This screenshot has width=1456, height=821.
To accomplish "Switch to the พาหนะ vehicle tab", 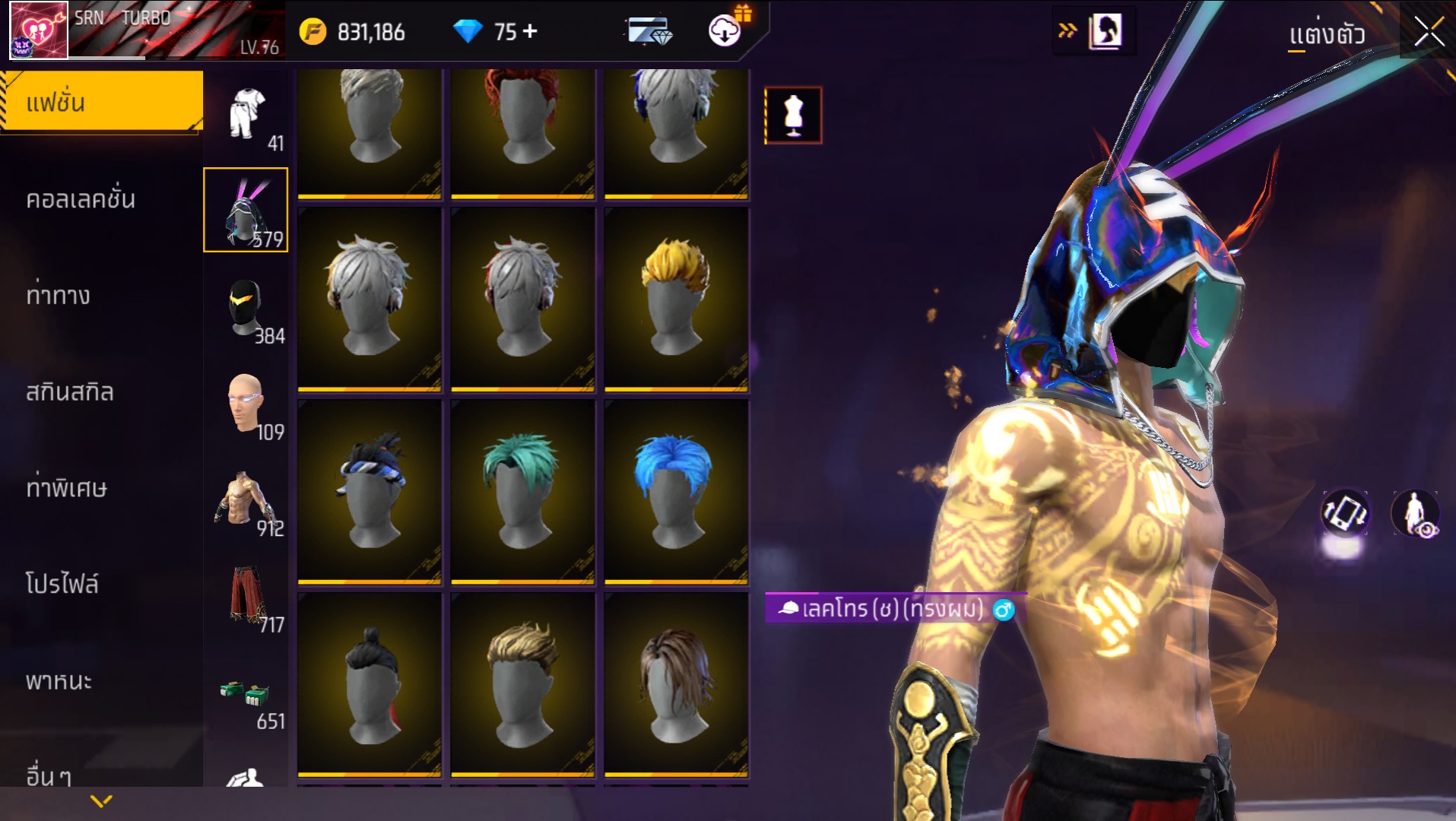I will [x=59, y=680].
